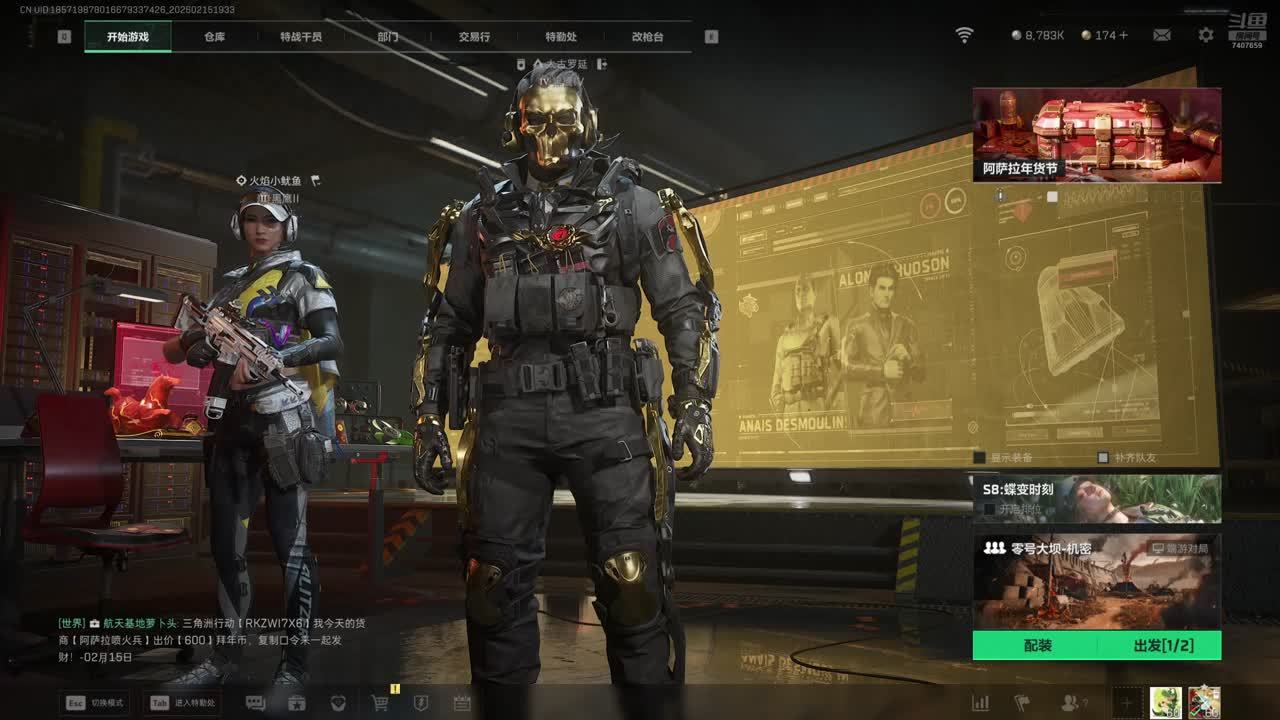Switch to the 特战干员 tab
The image size is (1280, 720).
(x=301, y=37)
